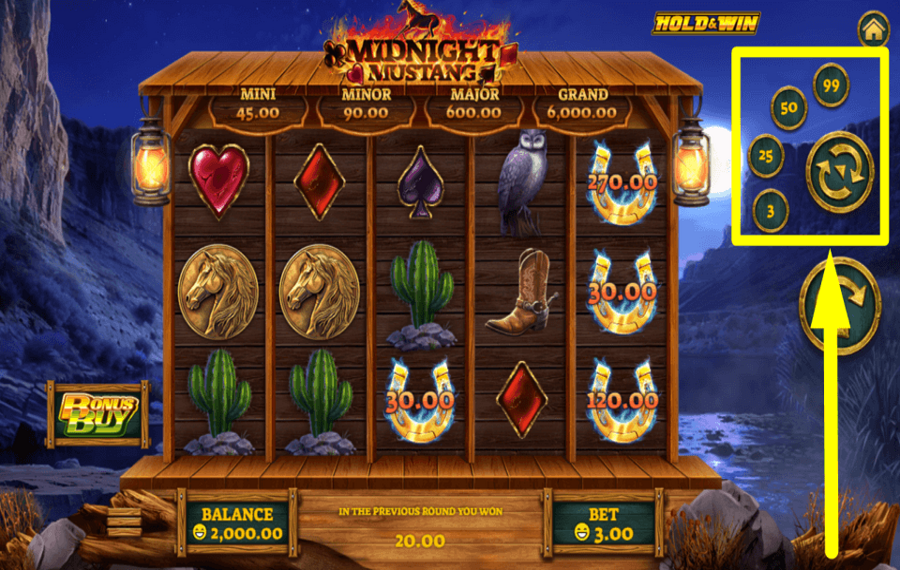Screen dimensions: 900x570
Task: Open the Bet 3.00 panel
Action: [604, 523]
